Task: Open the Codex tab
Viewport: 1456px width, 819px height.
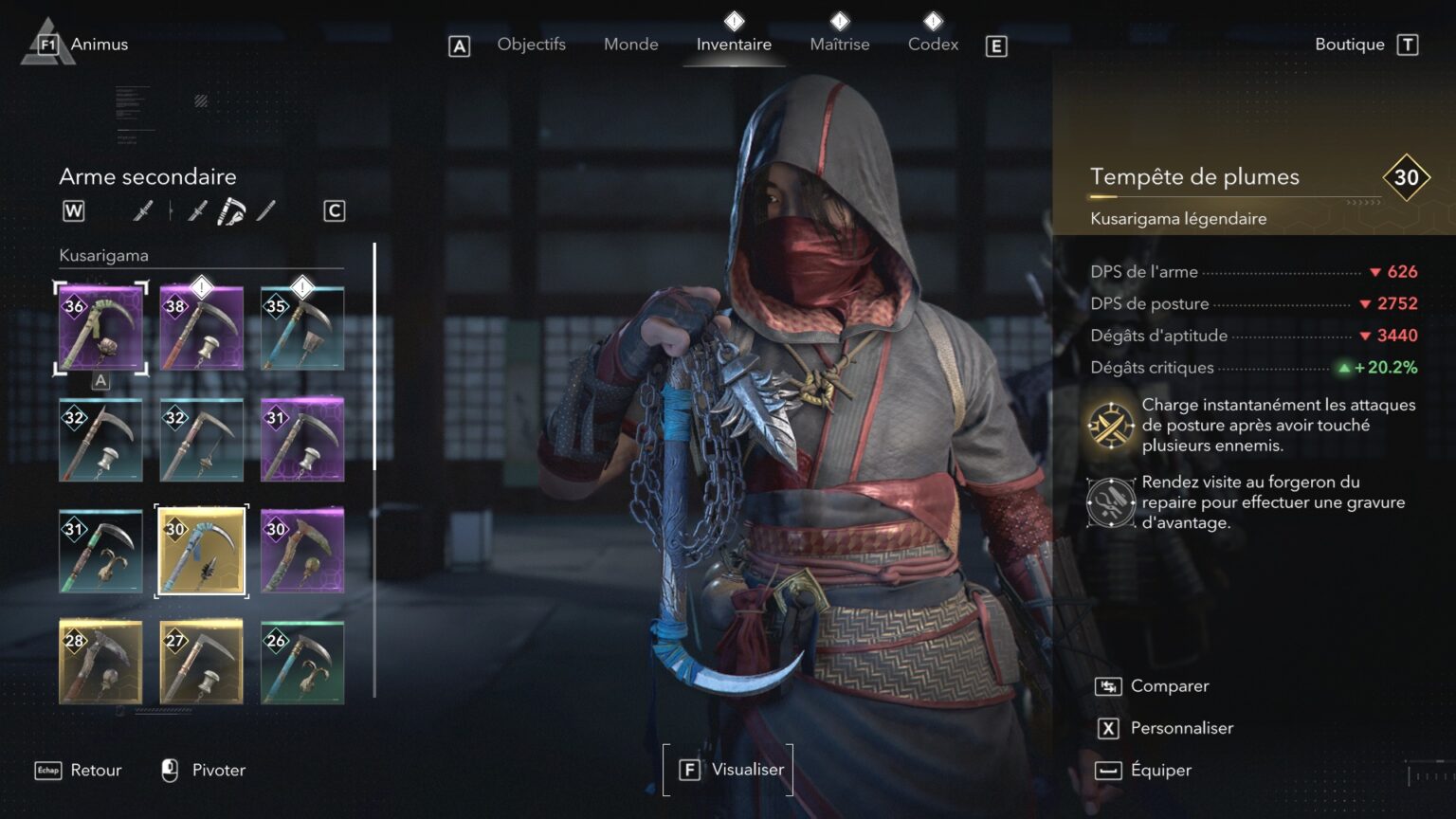Action: (x=933, y=44)
